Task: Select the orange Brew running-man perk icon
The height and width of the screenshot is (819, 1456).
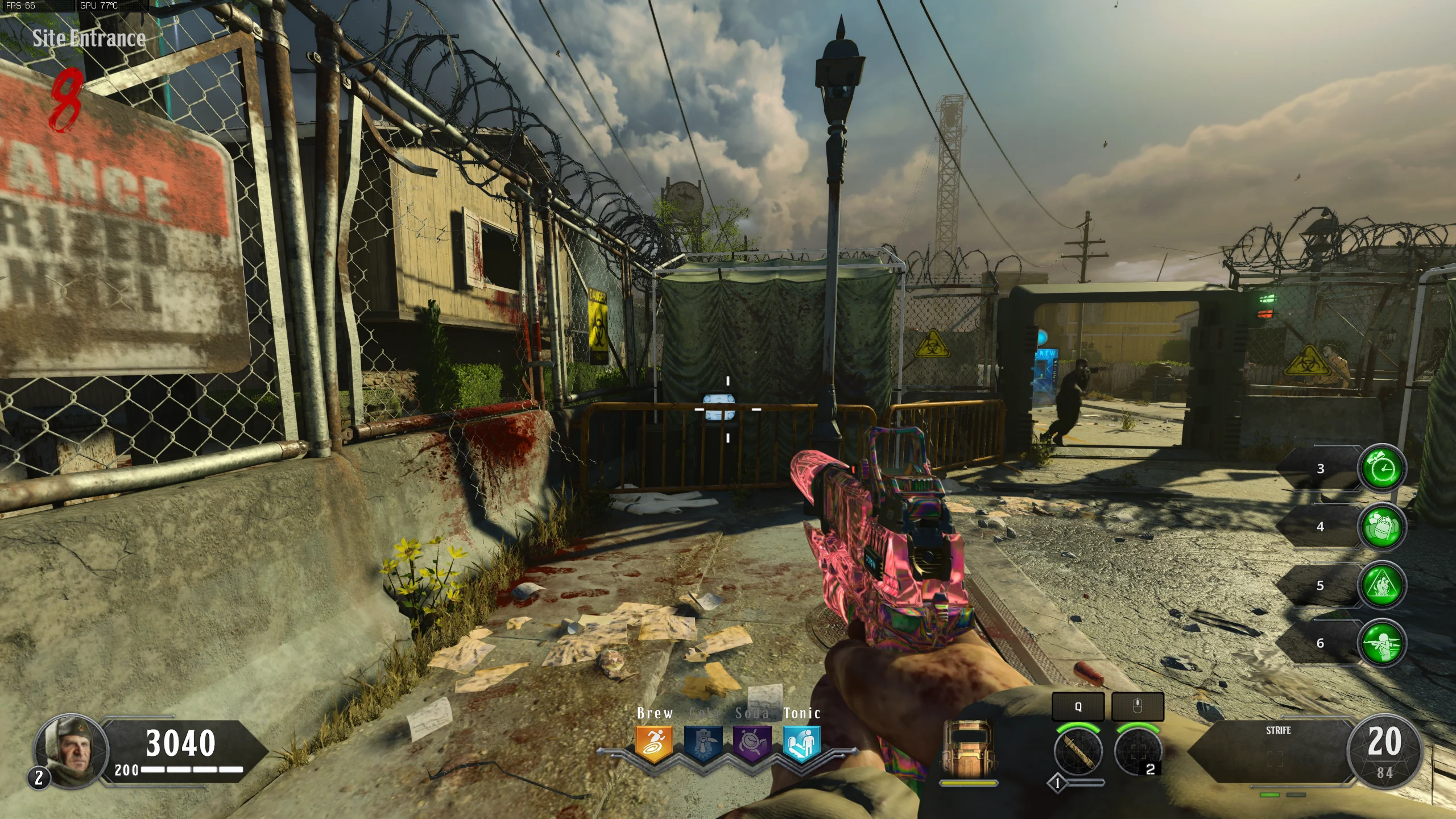Action: coord(654,743)
